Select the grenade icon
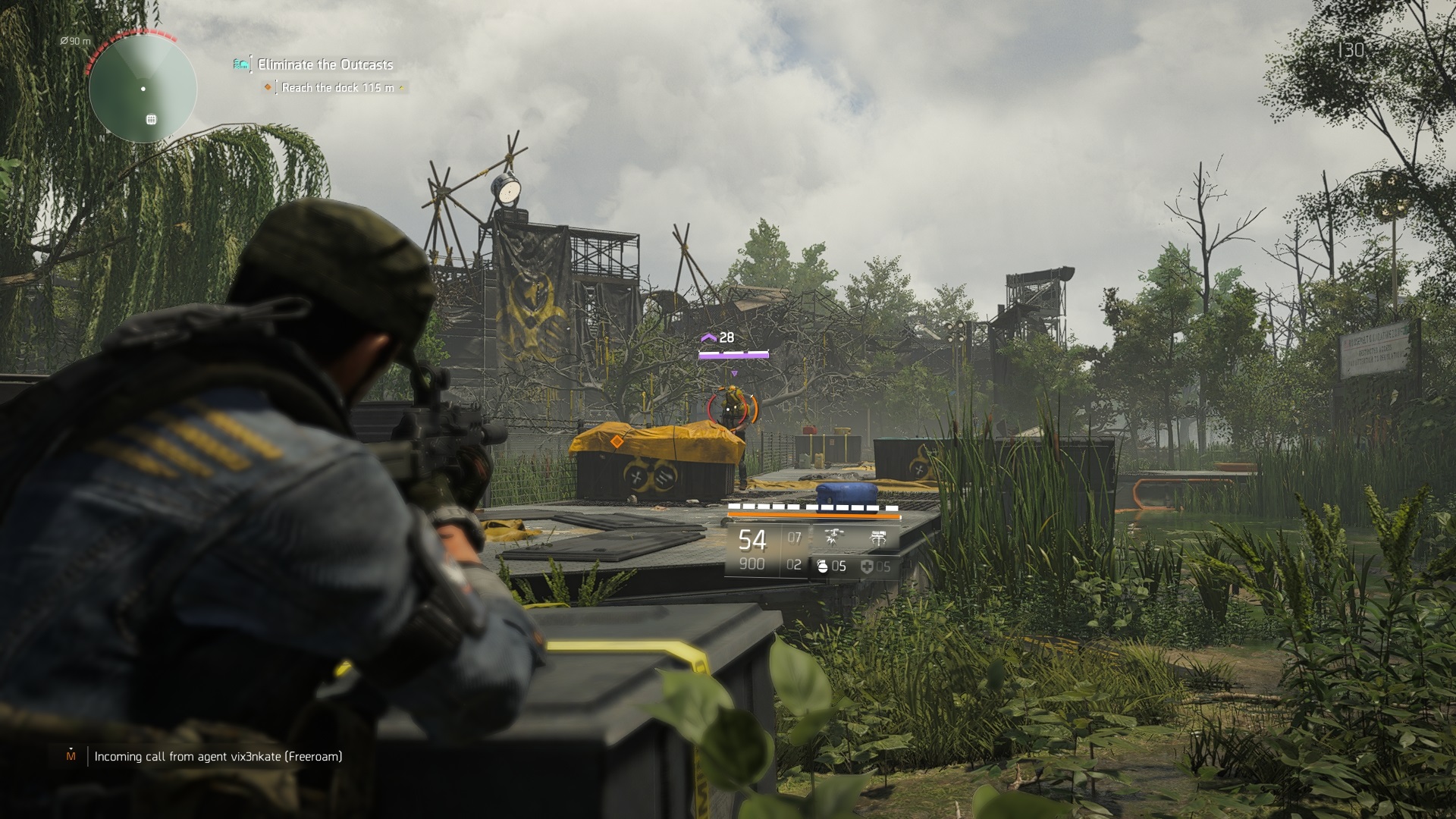This screenshot has width=1456, height=819. click(x=822, y=566)
